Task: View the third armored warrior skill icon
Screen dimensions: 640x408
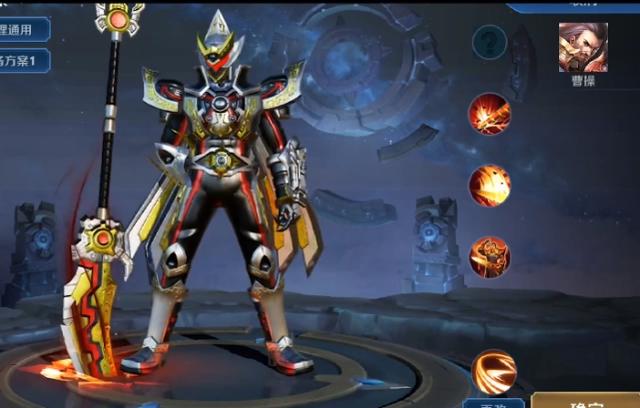Action: 490,256
